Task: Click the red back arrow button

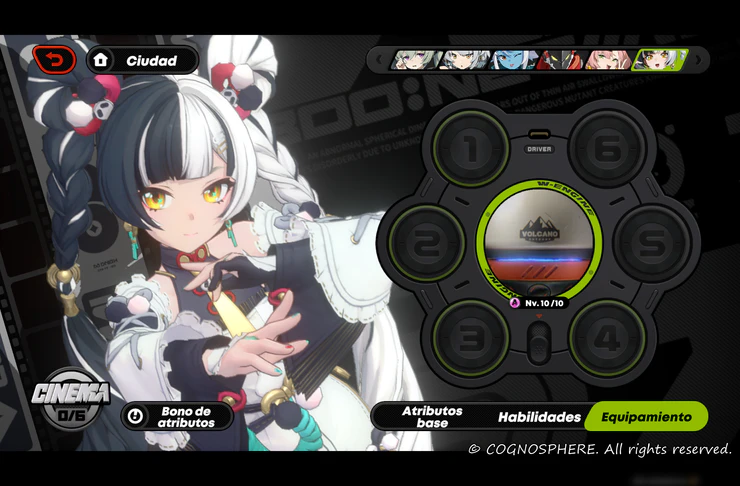Action: [x=53, y=60]
